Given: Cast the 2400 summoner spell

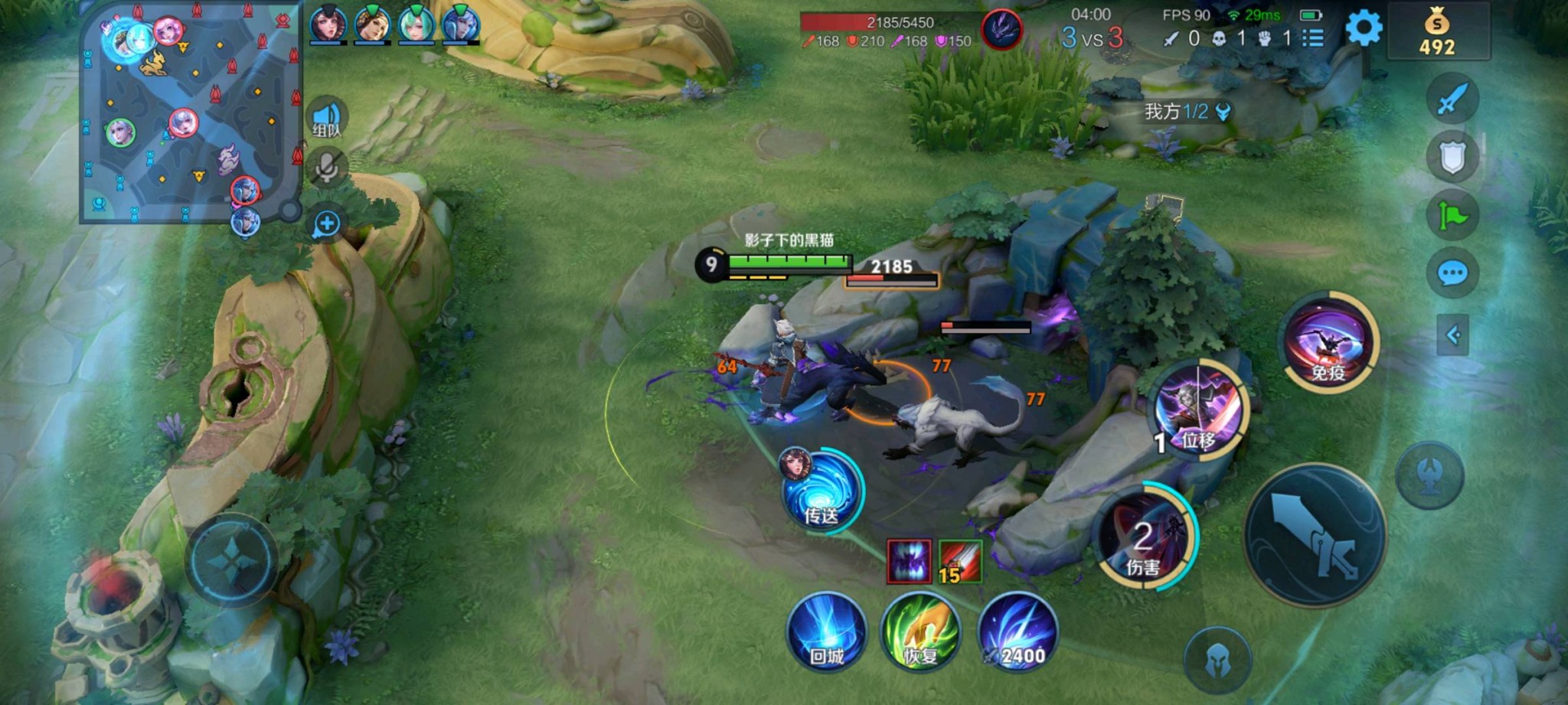Looking at the screenshot, I should 1018,634.
